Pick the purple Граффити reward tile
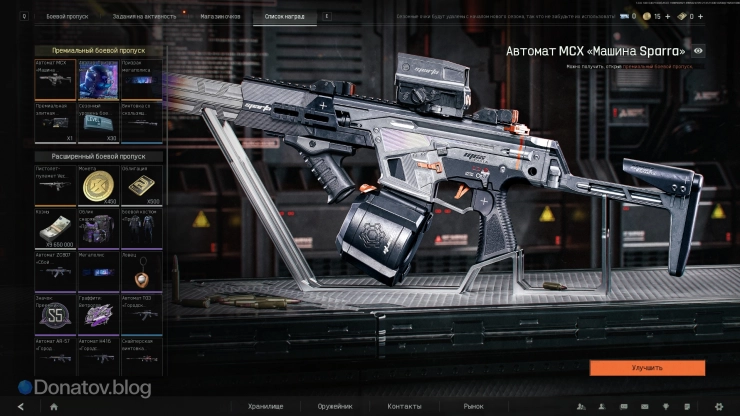740x416 pixels. tap(98, 315)
